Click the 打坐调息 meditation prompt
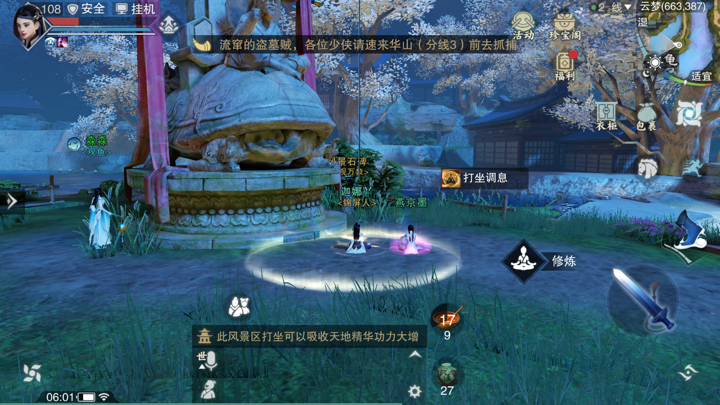 tap(476, 178)
